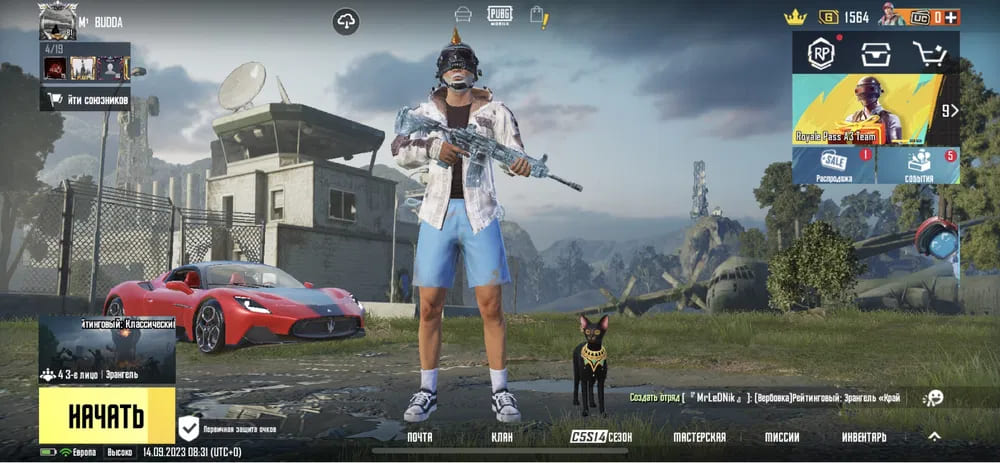Open the Инвентарь inventory

(863, 437)
